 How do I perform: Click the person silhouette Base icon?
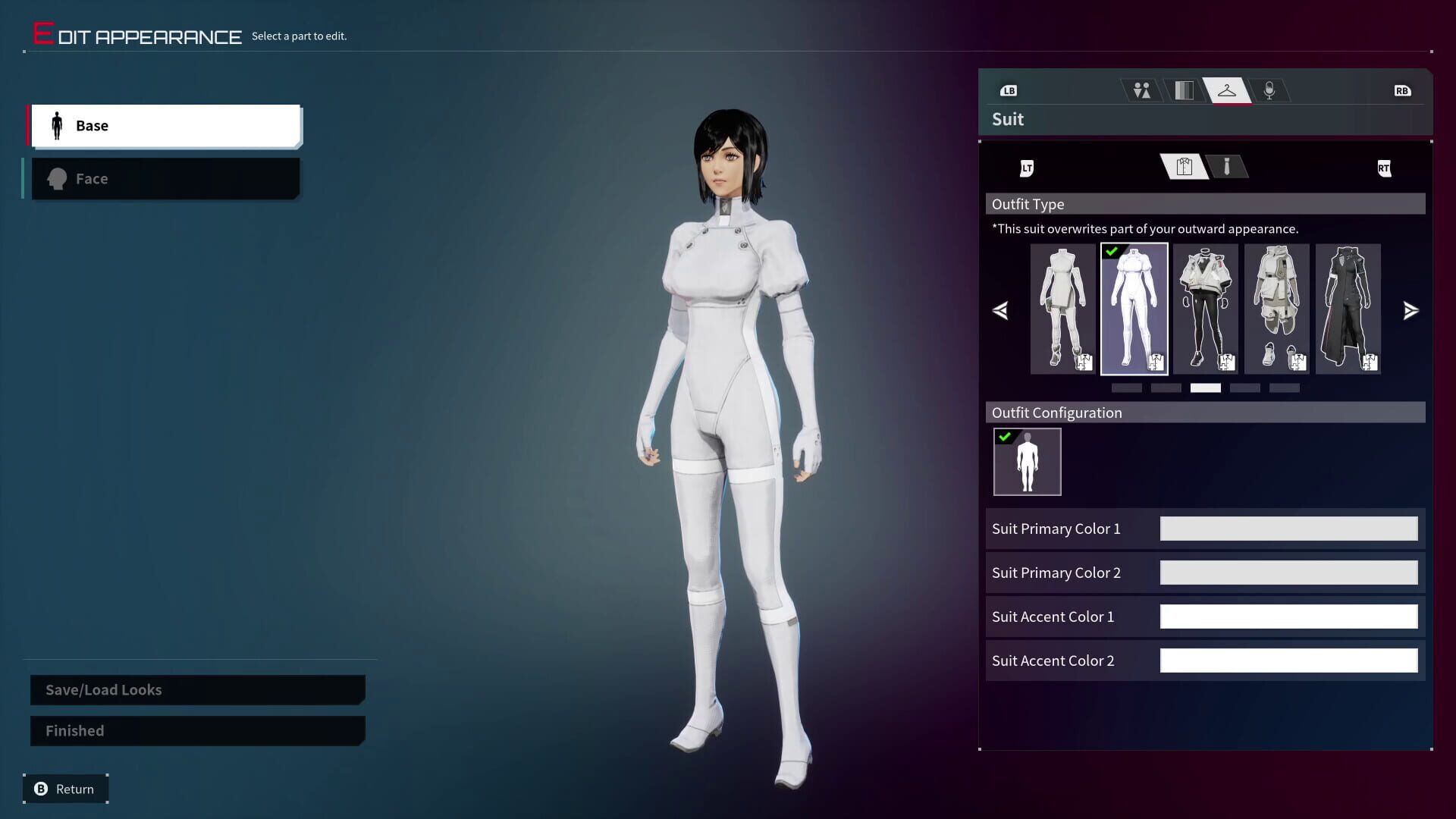[x=57, y=125]
